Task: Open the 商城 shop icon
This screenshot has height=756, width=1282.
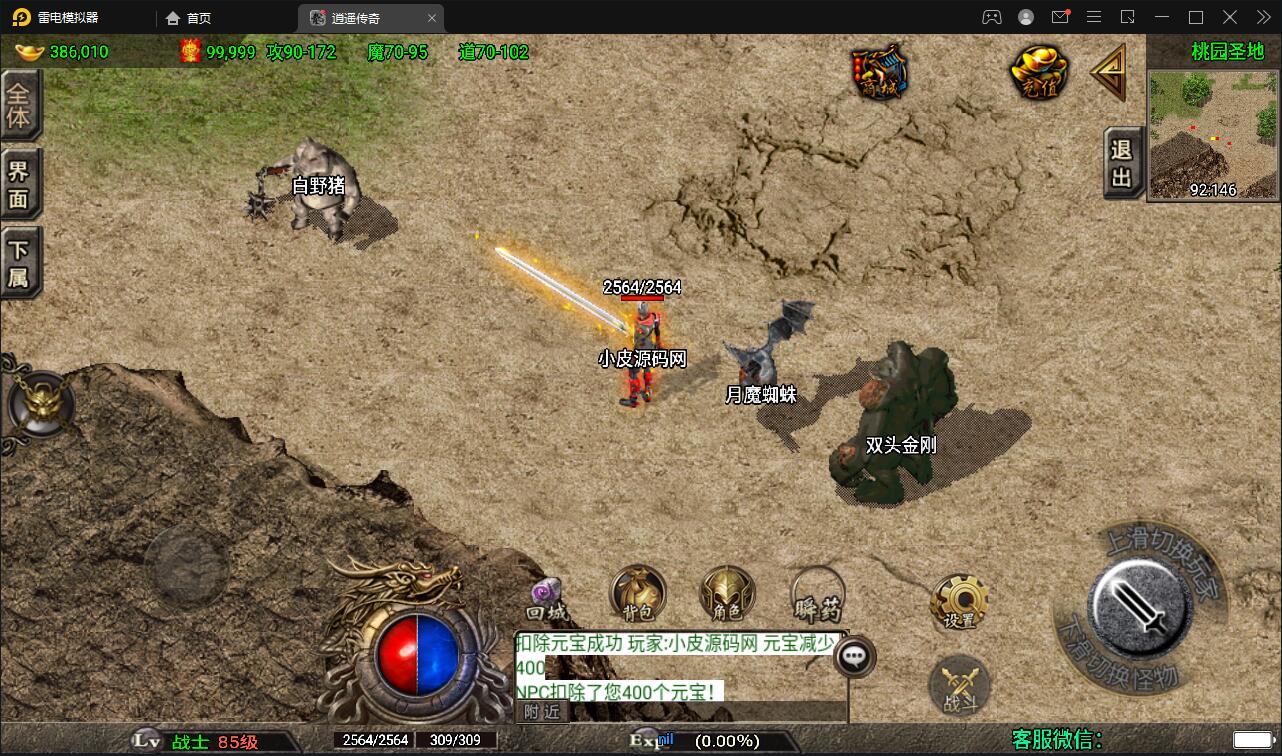Action: pyautogui.click(x=880, y=72)
